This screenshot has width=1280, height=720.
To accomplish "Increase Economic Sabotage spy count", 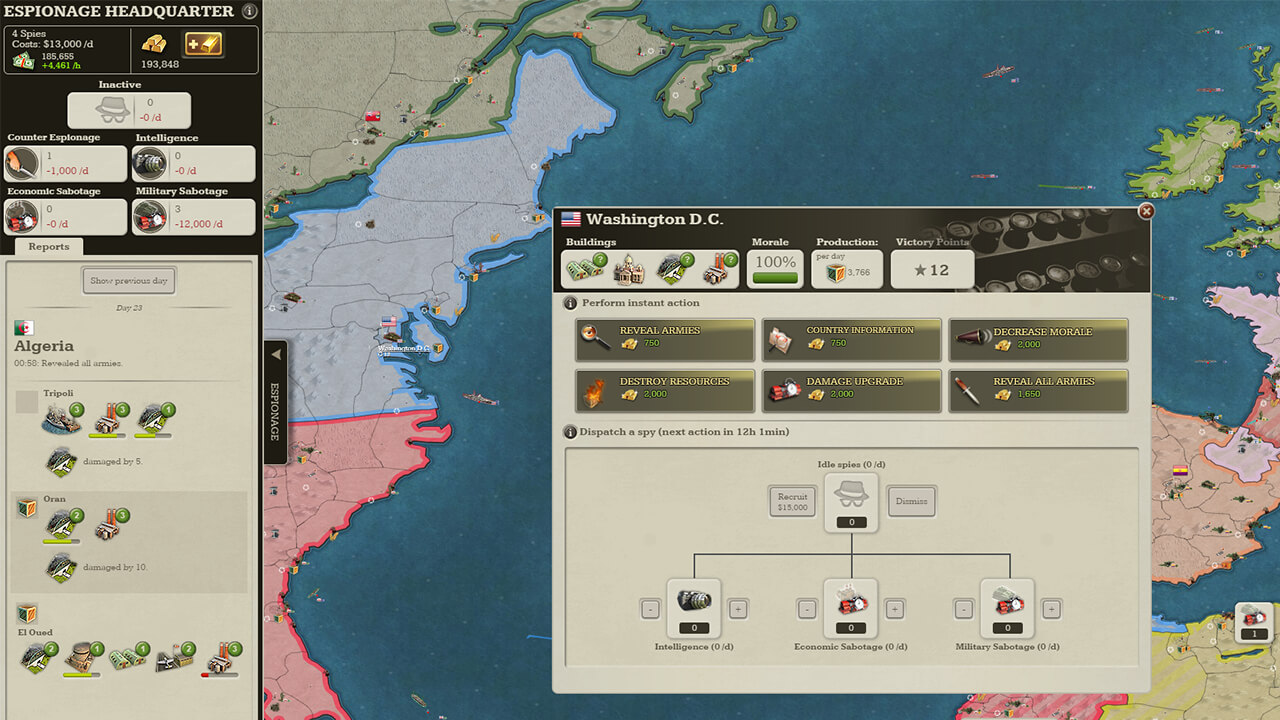I will (x=895, y=608).
